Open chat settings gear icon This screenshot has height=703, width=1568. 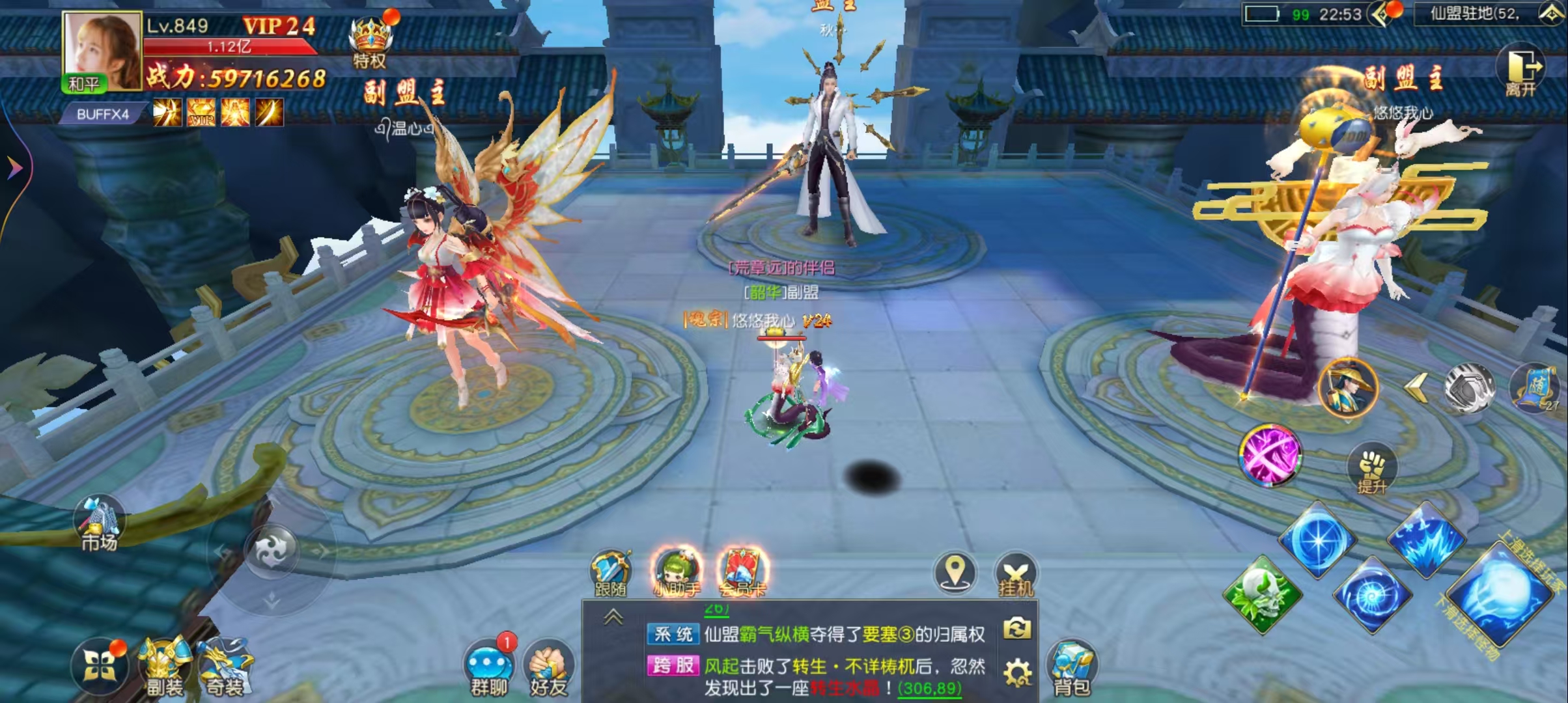pyautogui.click(x=1017, y=673)
